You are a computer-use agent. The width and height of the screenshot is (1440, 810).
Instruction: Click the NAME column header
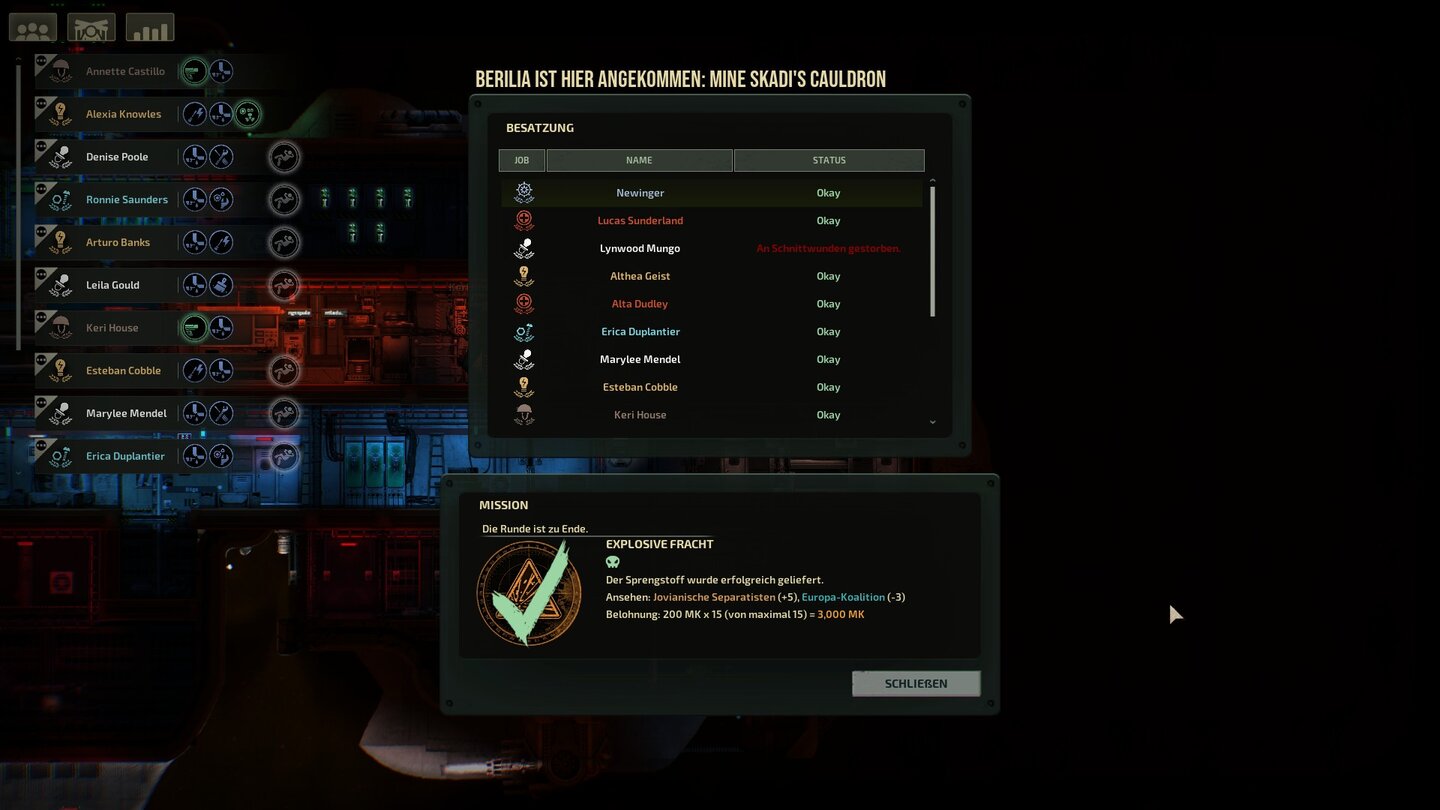[x=639, y=160]
